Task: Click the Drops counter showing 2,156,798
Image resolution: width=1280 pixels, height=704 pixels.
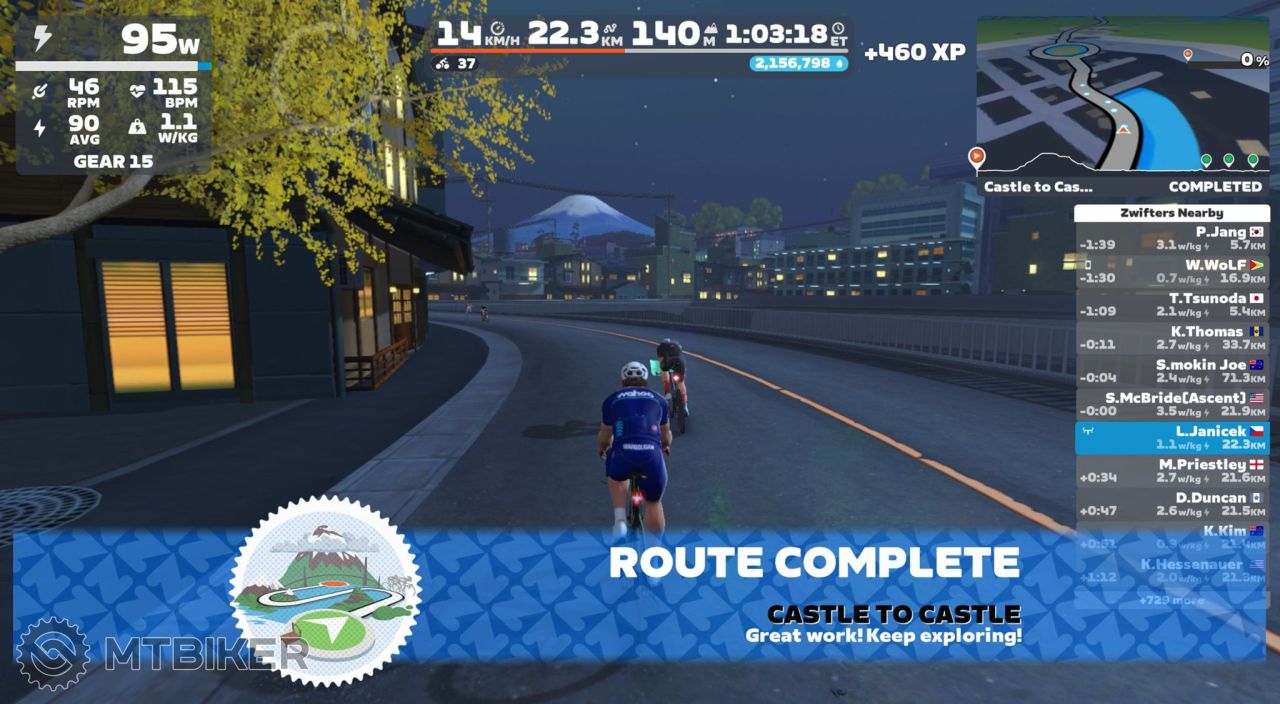Action: (x=798, y=63)
